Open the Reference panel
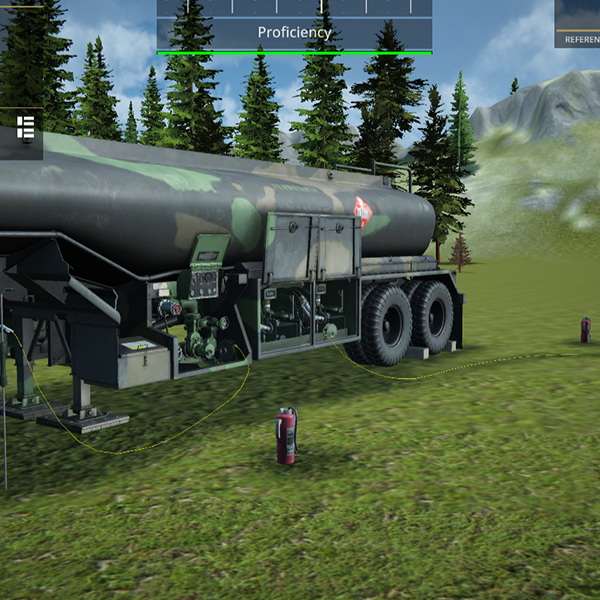600x600 pixels. (x=579, y=24)
